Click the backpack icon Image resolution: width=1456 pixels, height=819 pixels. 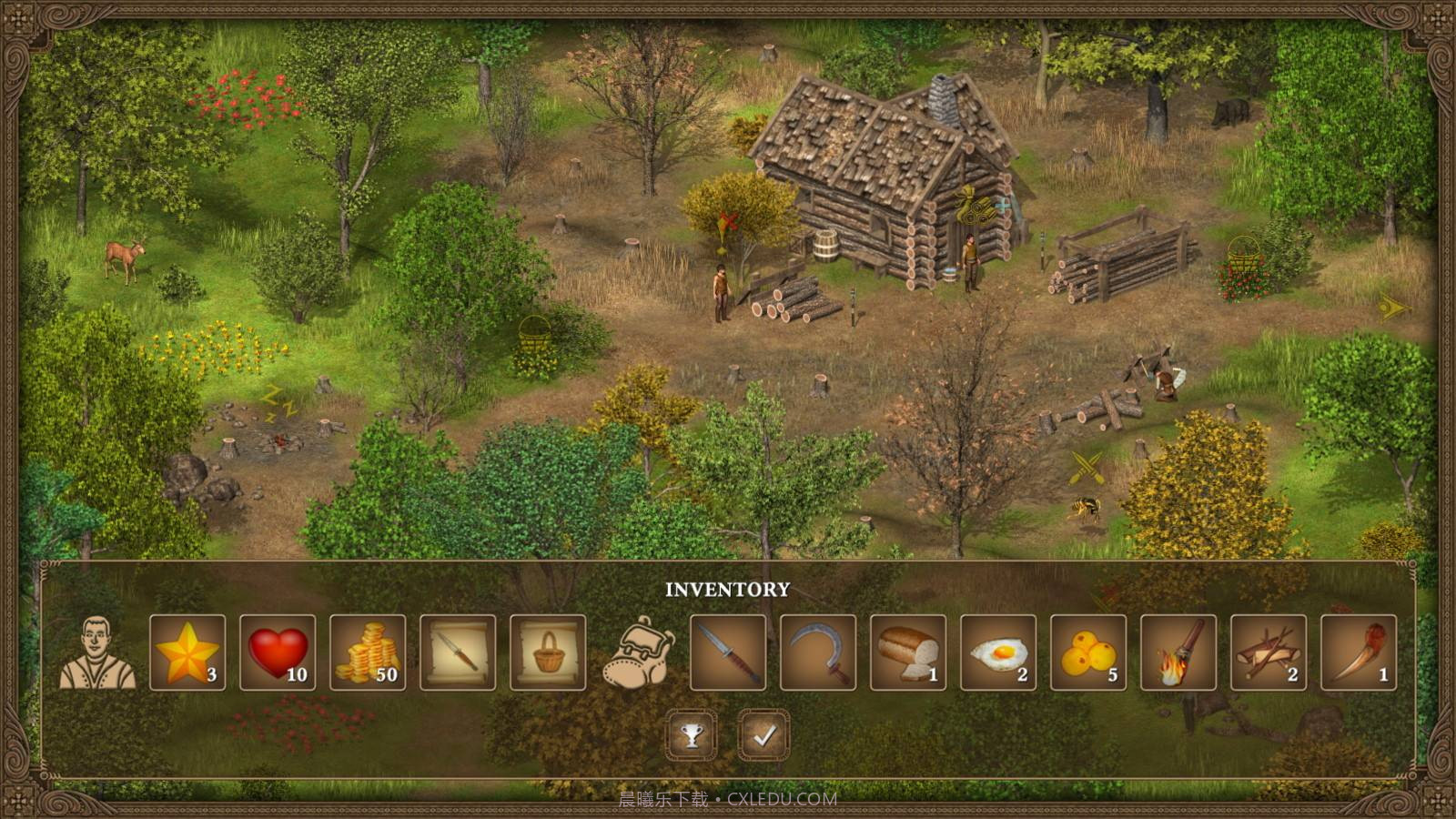pos(638,652)
